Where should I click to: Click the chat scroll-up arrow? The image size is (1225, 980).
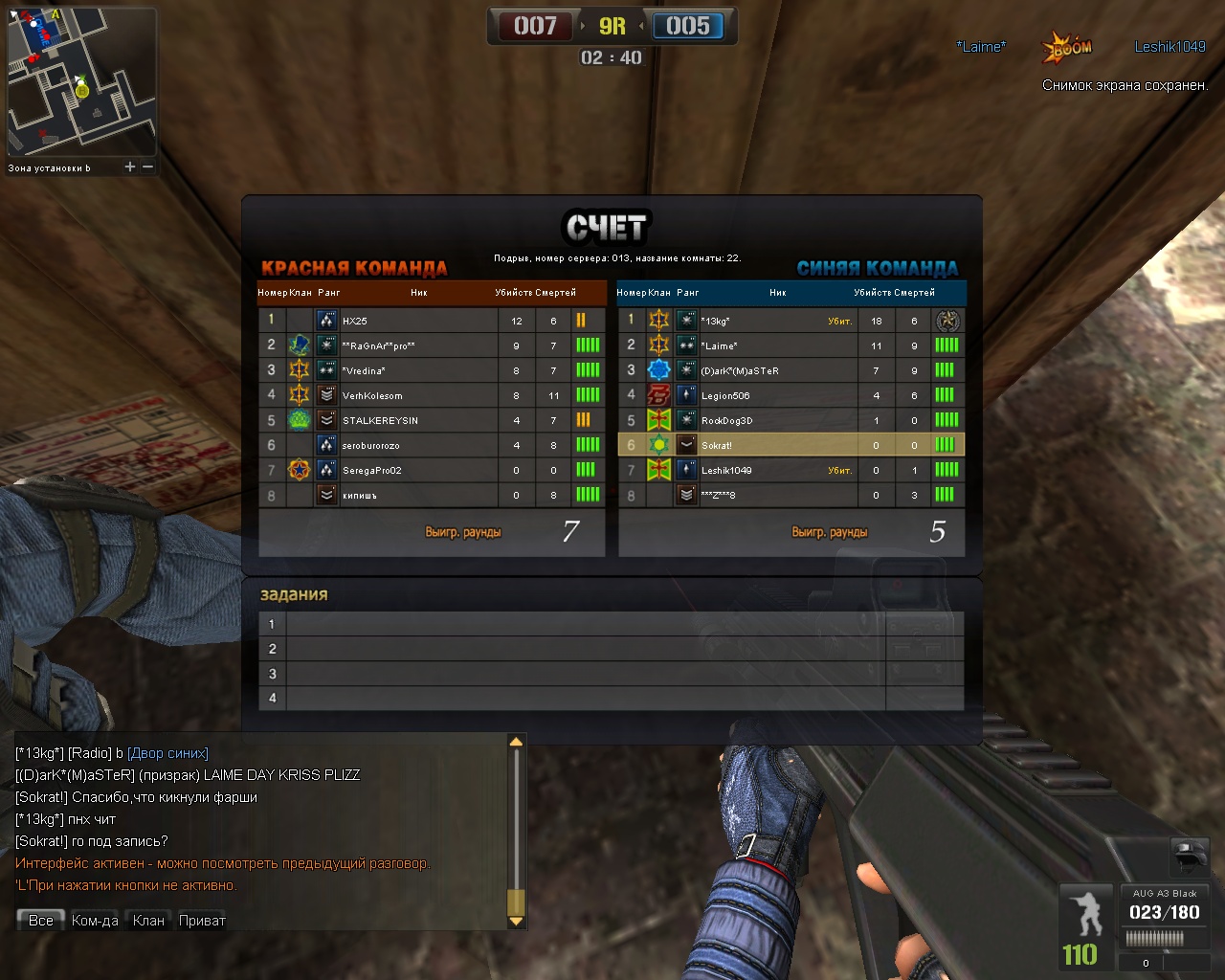[x=516, y=742]
